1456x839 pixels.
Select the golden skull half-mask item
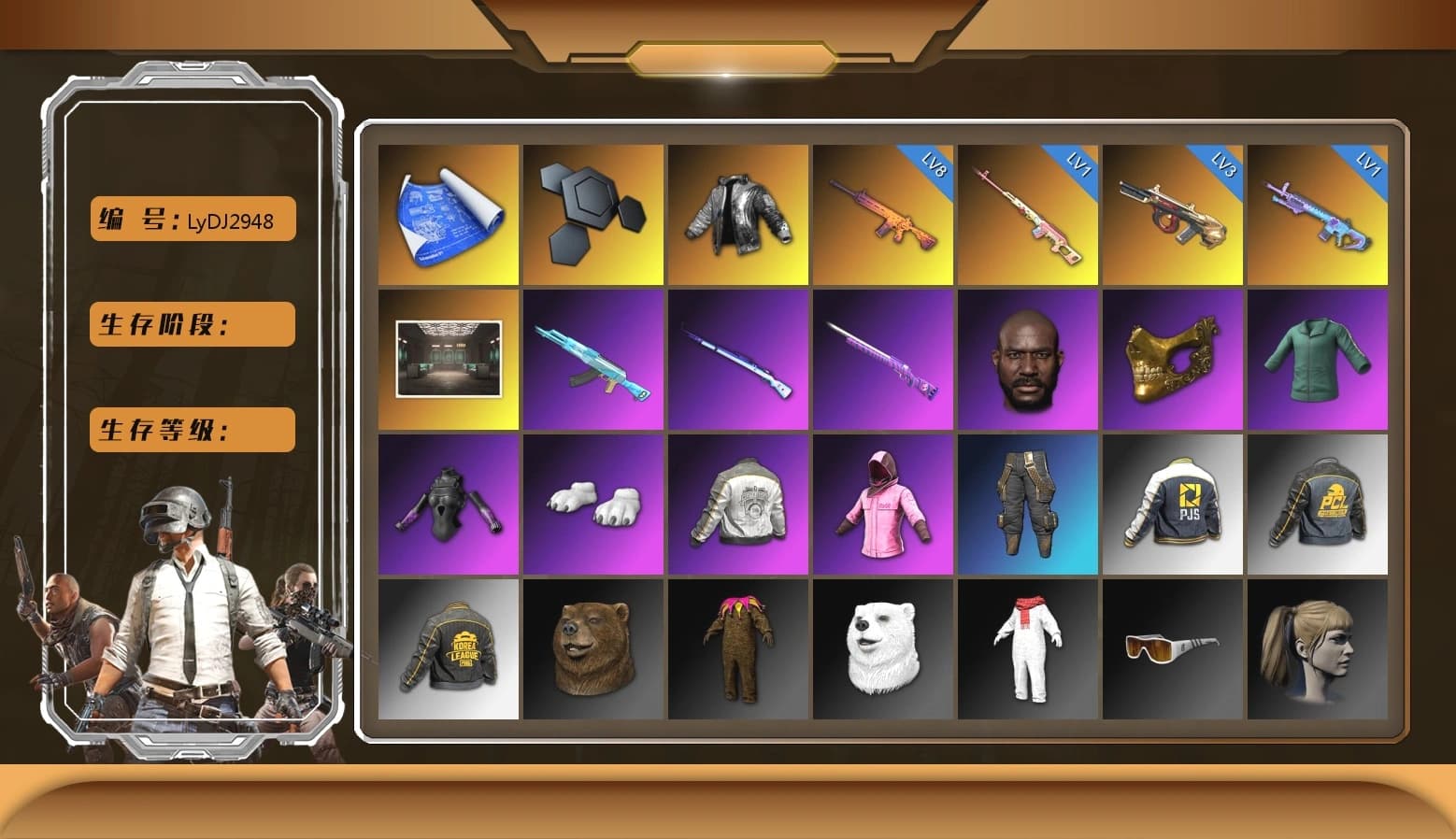coord(1174,359)
